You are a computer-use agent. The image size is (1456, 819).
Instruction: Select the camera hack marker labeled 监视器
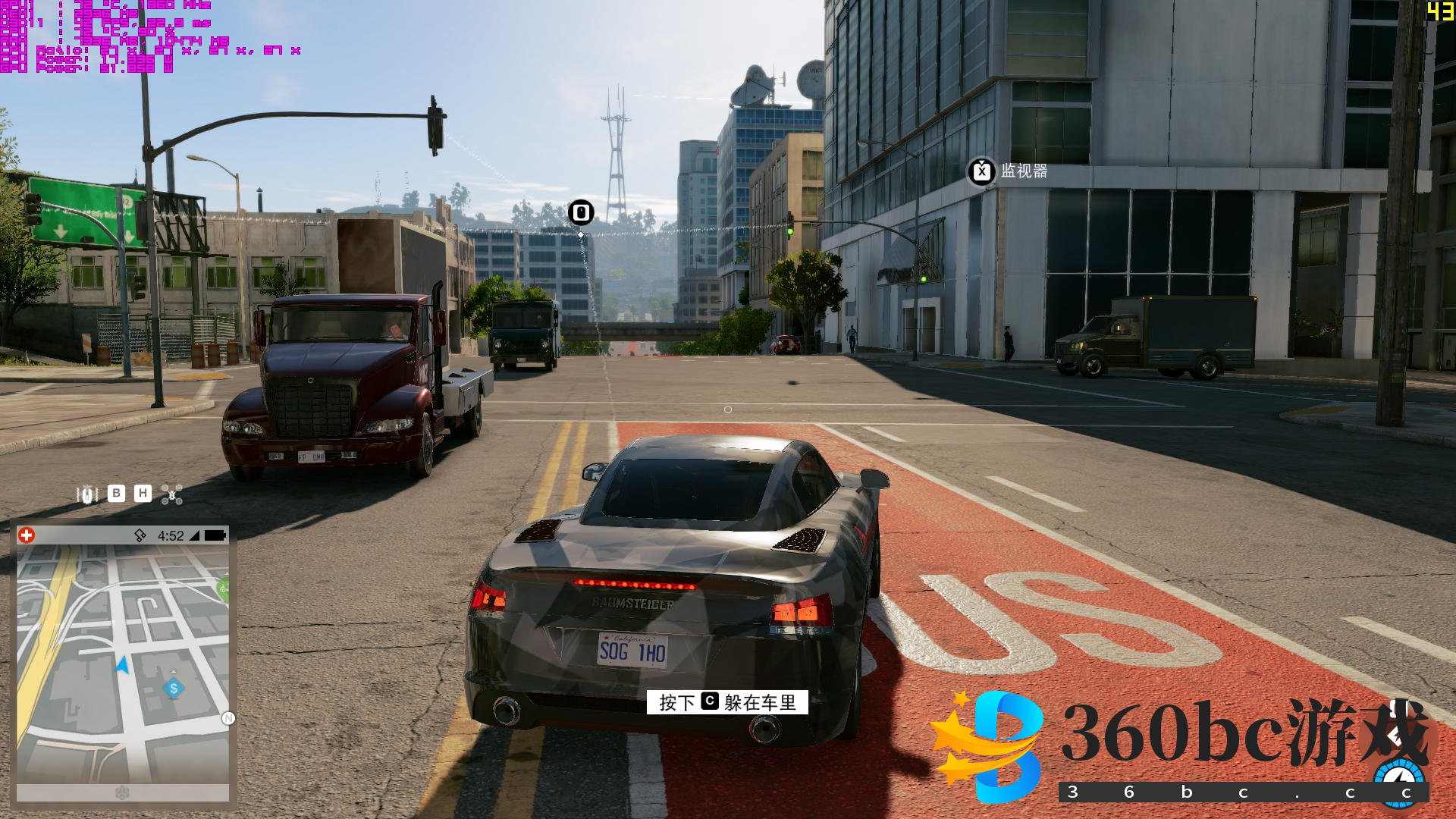982,171
